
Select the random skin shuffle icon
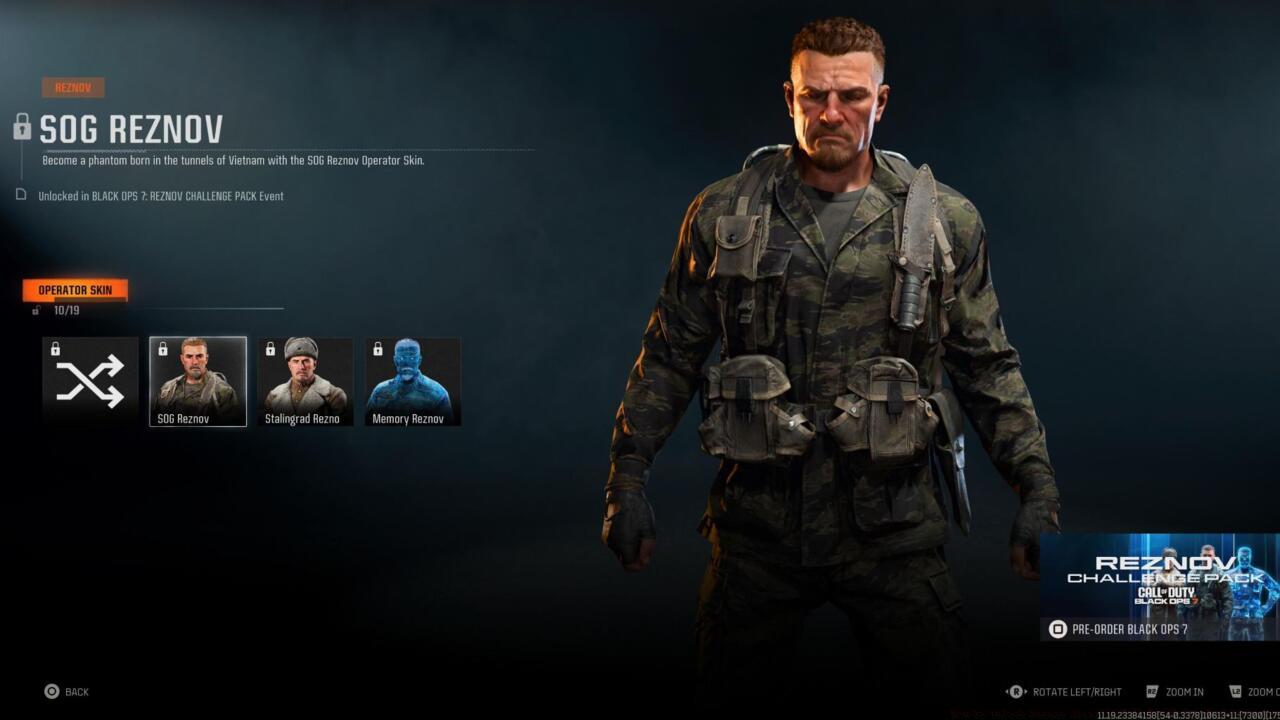click(x=90, y=380)
